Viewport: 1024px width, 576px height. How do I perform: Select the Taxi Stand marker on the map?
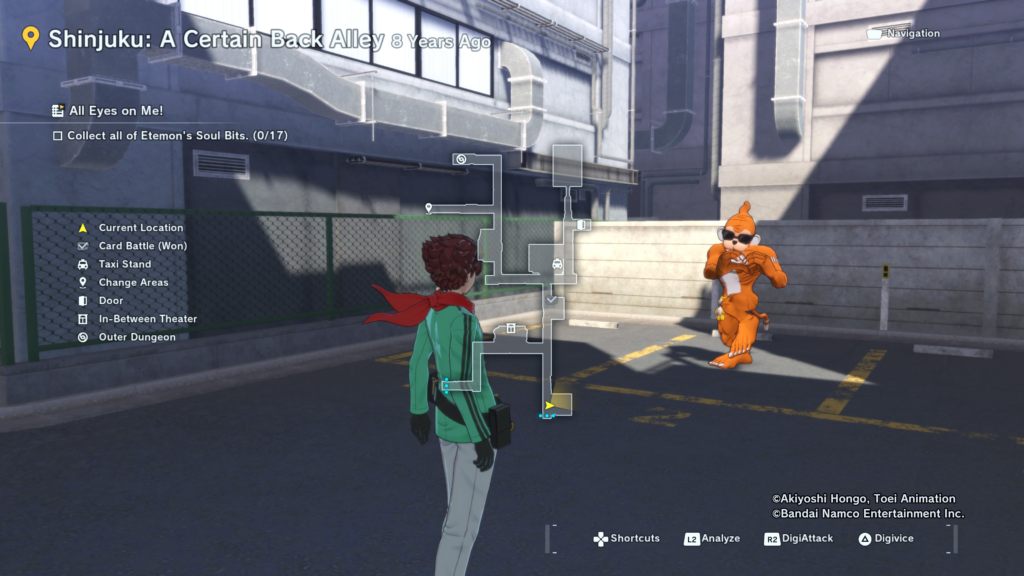coord(557,265)
